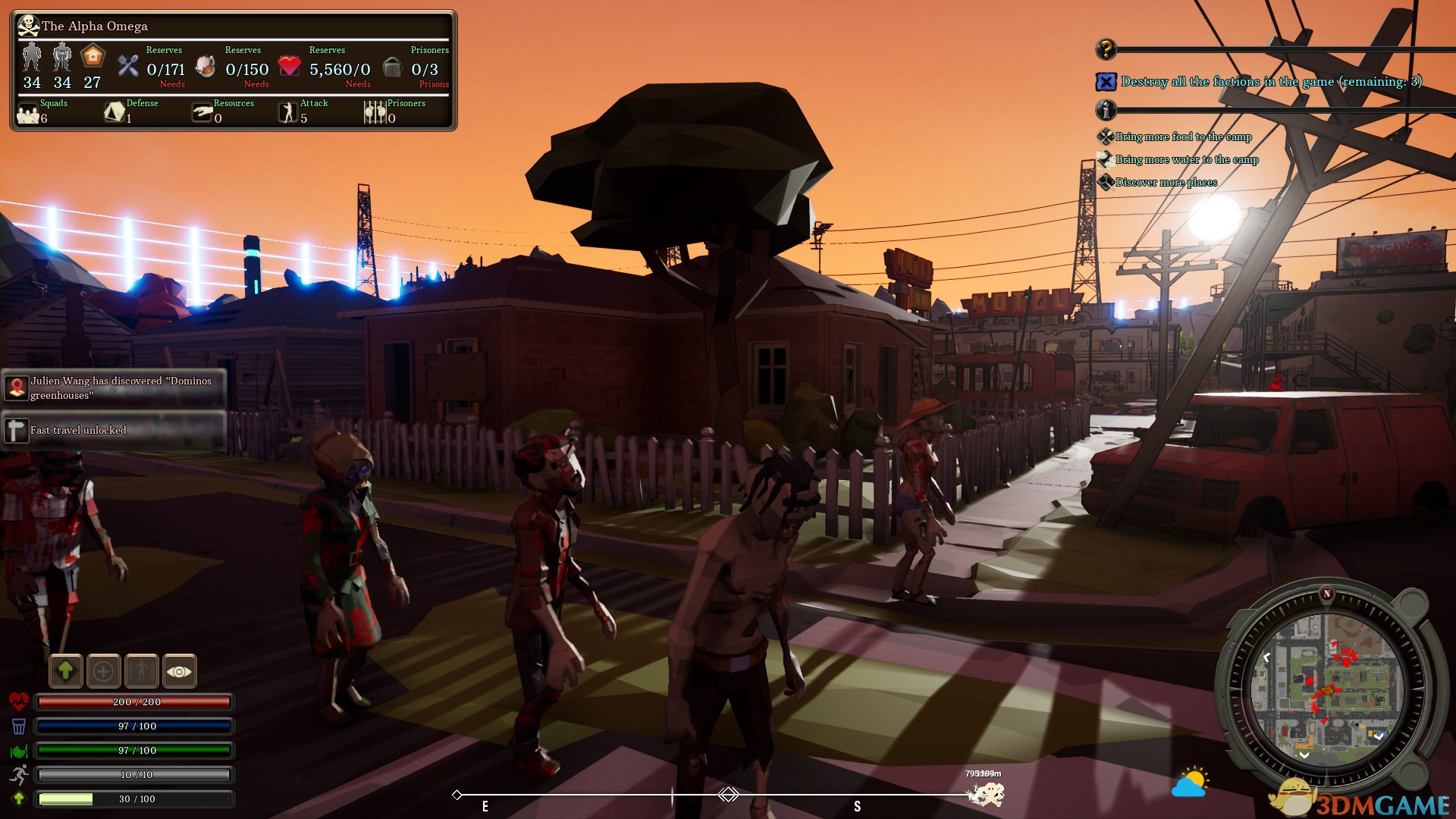Open the info objectives icon
Screen dimensions: 1456x819
tap(1106, 111)
